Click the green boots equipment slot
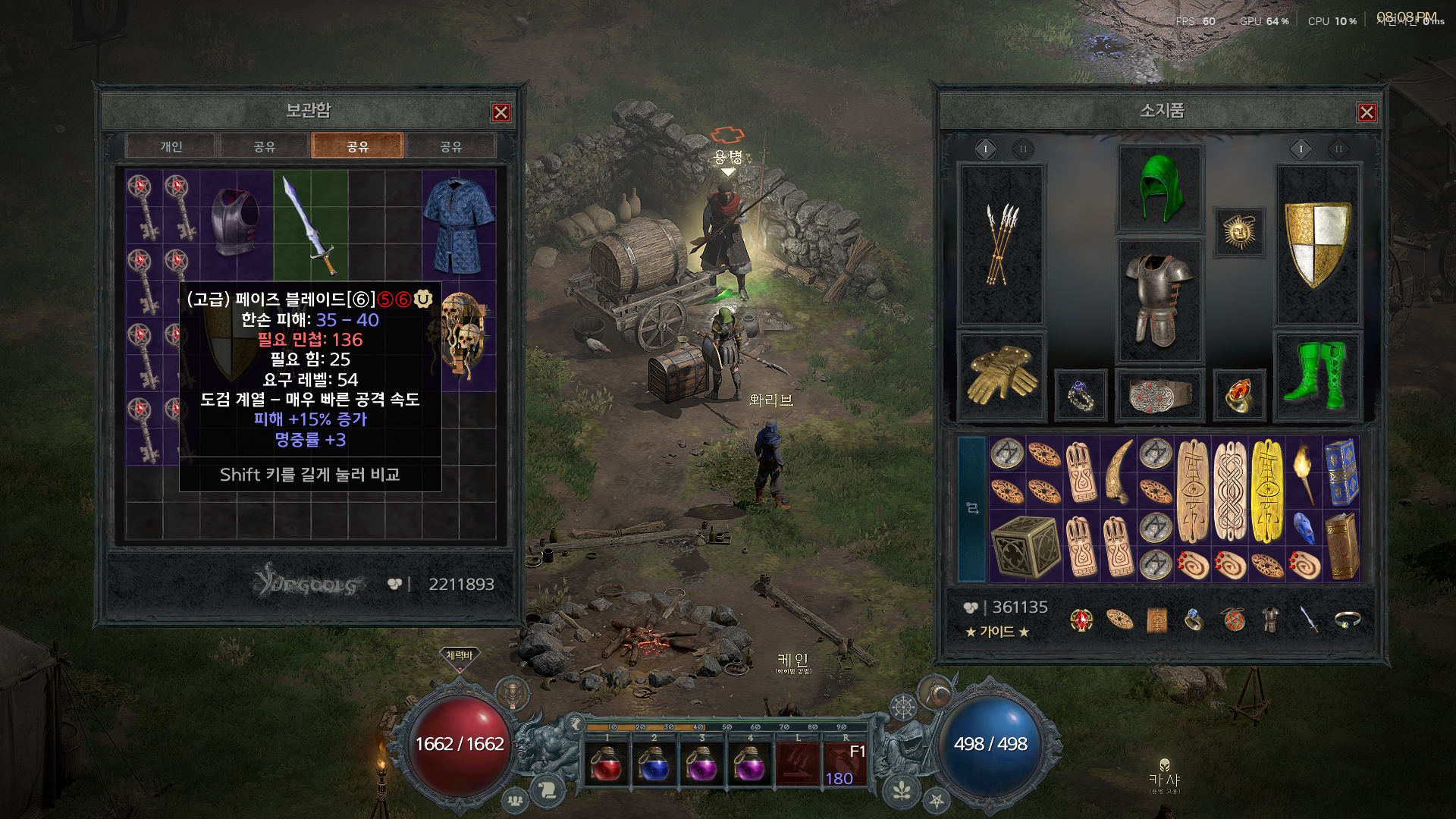1456x819 pixels. click(x=1317, y=374)
